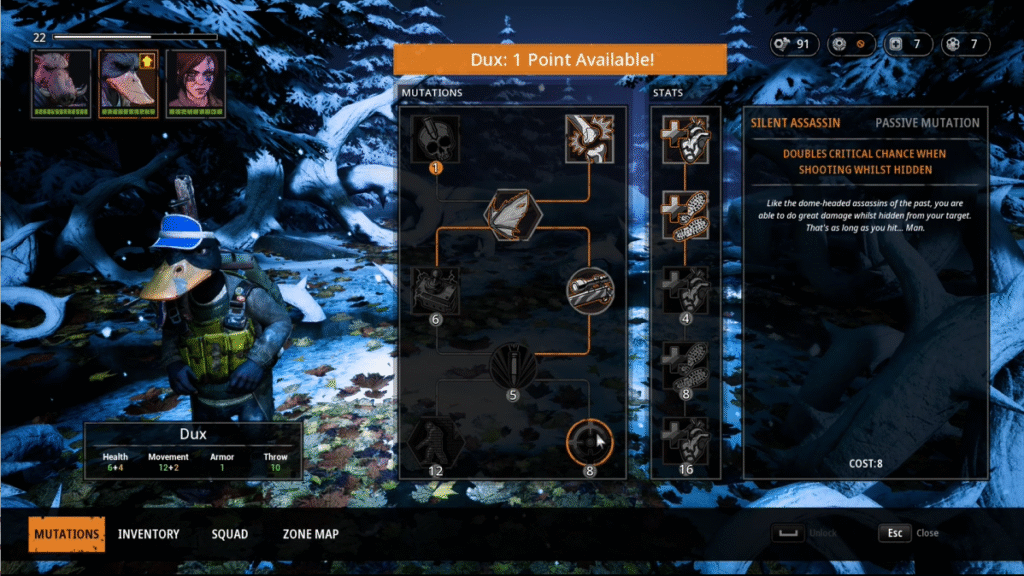Select the mutation node costing 6
1024x576 pixels.
click(436, 290)
